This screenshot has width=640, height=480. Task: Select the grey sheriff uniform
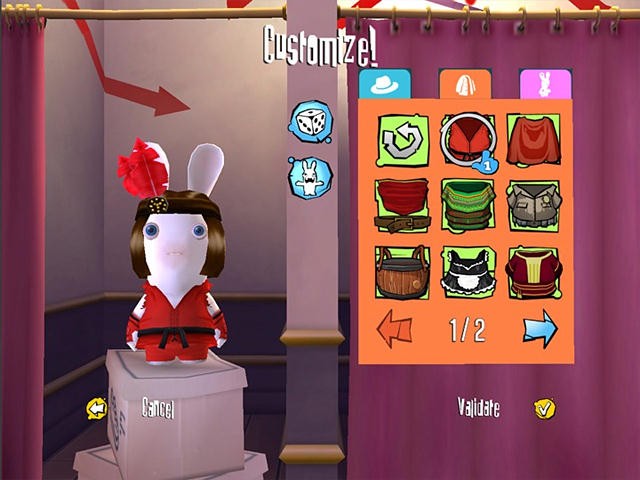coord(533,206)
